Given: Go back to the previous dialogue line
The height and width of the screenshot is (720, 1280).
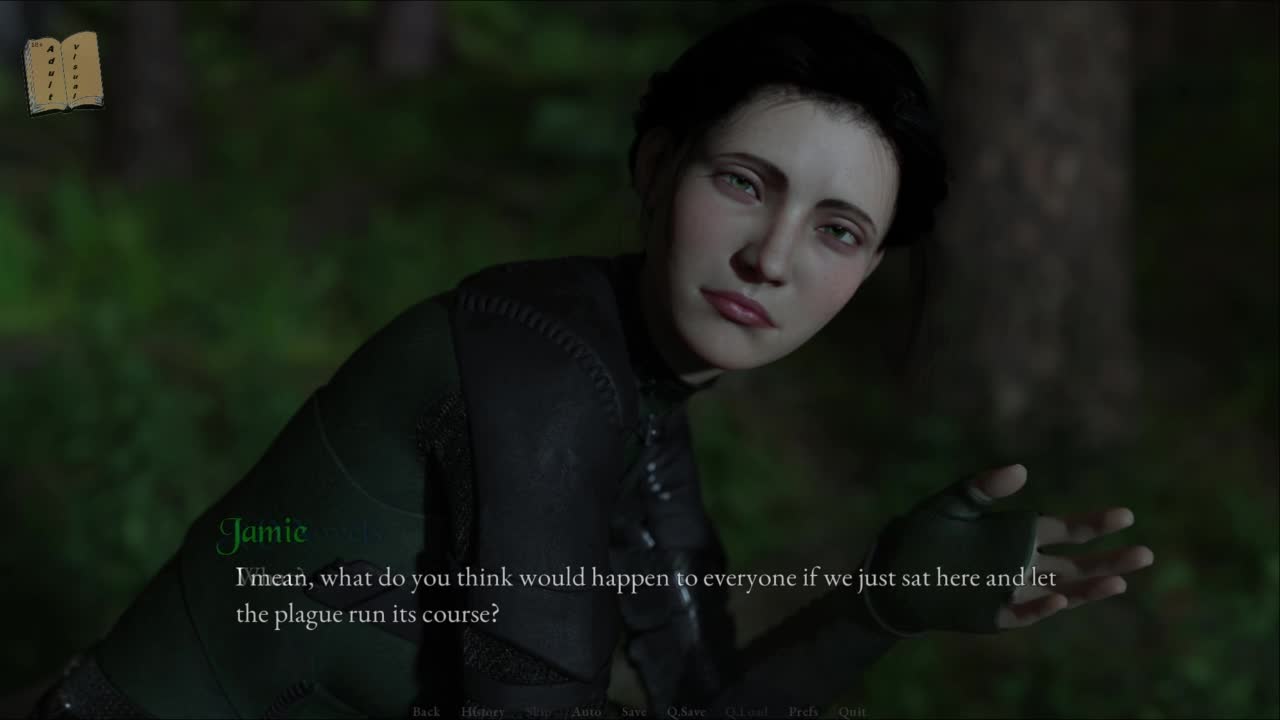Looking at the screenshot, I should pos(426,711).
